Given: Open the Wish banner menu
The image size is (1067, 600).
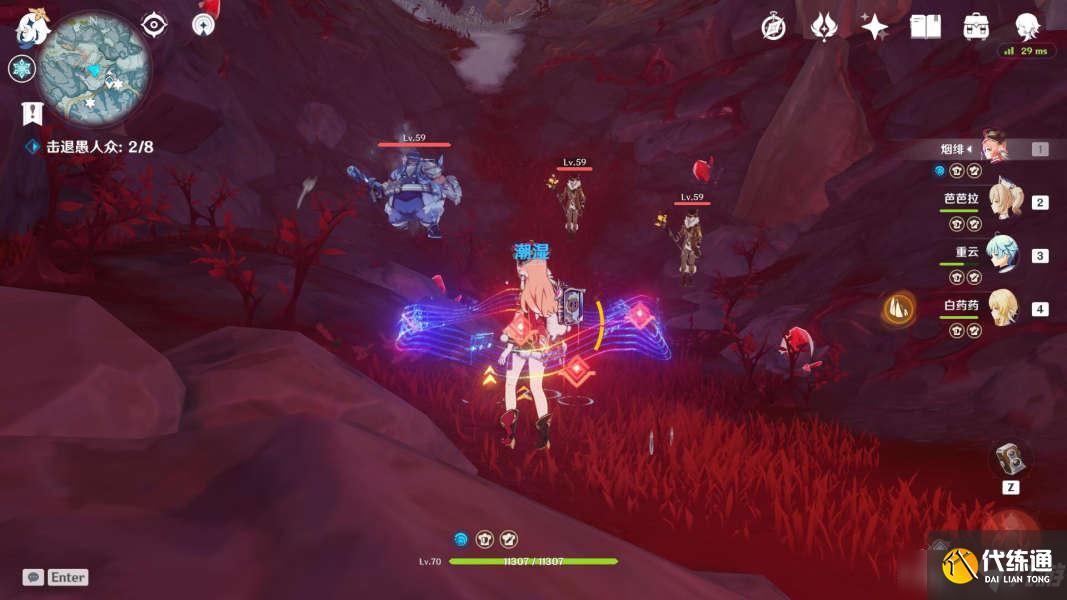Looking at the screenshot, I should 824,27.
